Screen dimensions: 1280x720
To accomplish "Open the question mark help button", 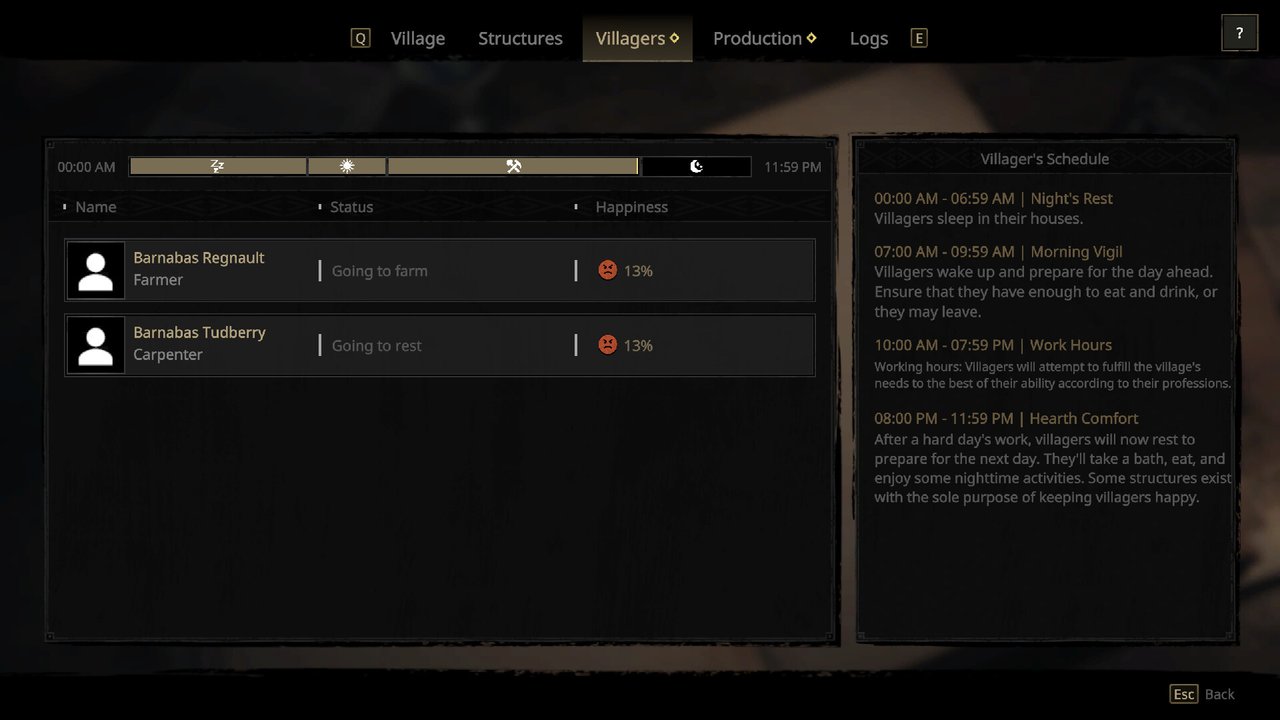I will point(1239,33).
